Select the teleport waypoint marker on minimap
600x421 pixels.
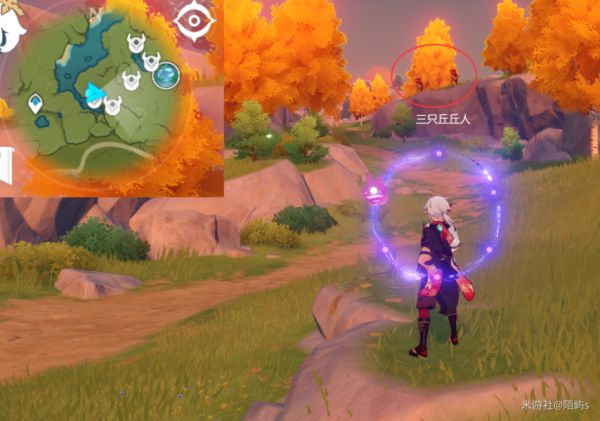point(36,103)
